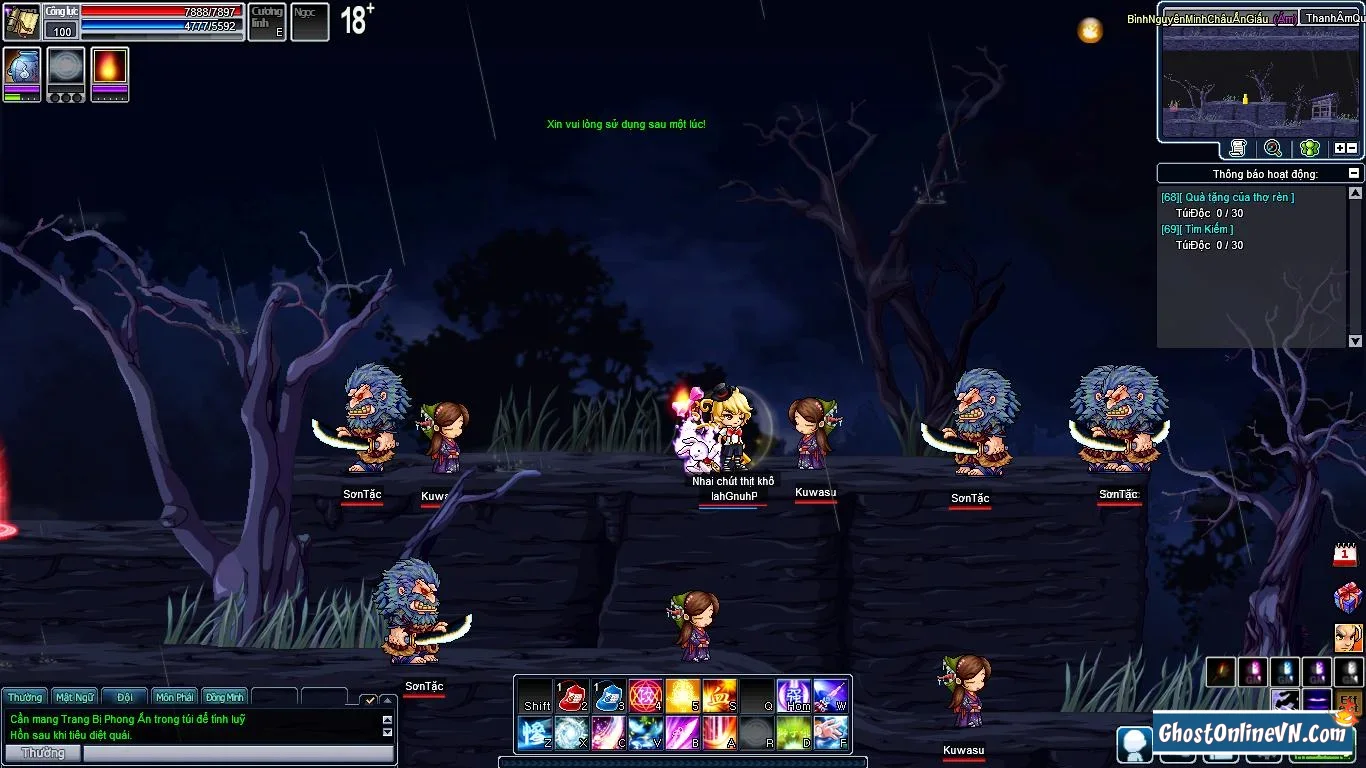The image size is (1366, 768).
Task: Cast the golden burst skill on key 5
Action: pos(682,696)
